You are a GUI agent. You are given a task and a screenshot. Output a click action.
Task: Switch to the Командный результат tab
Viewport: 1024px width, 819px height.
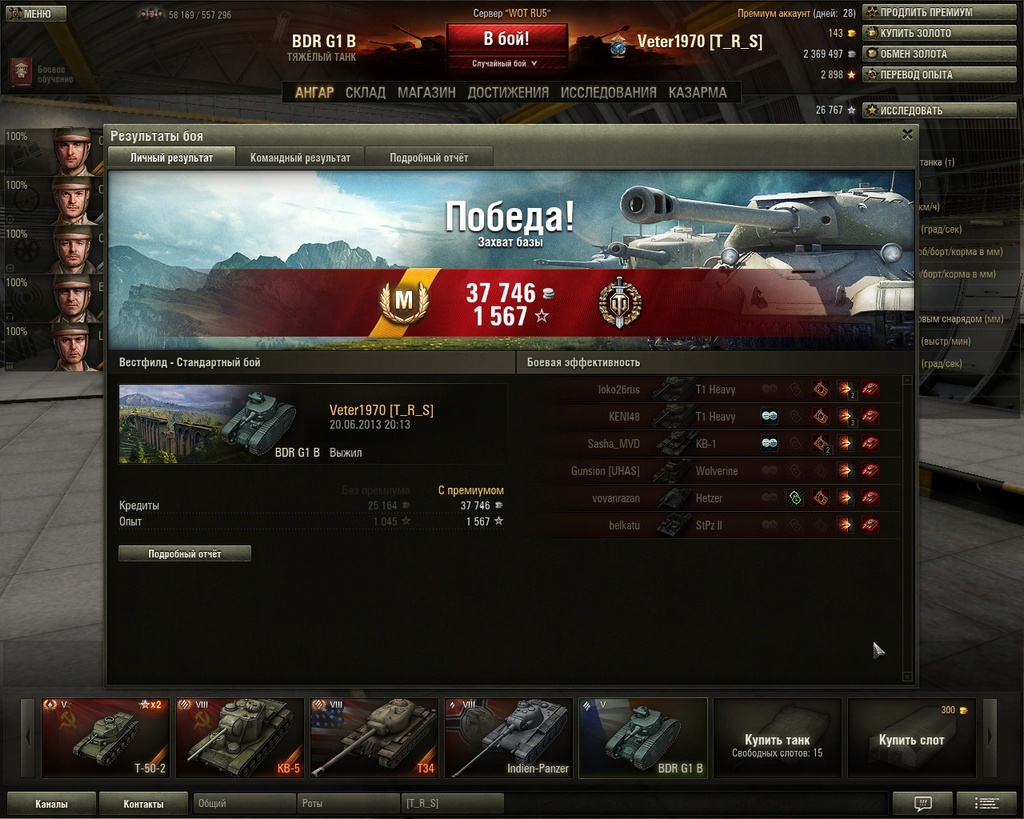(300, 158)
